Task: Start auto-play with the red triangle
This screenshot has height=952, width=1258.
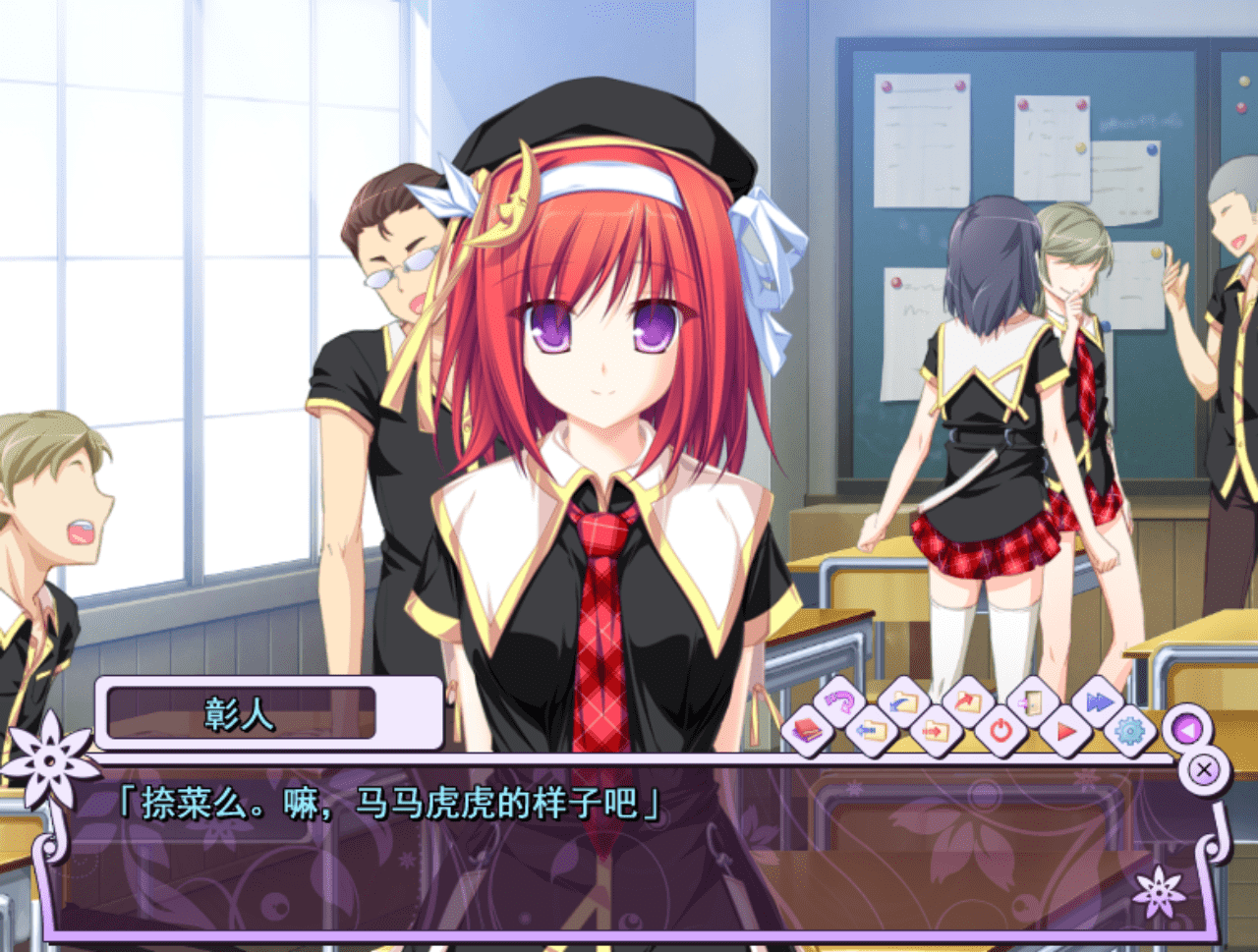Action: click(x=1065, y=731)
